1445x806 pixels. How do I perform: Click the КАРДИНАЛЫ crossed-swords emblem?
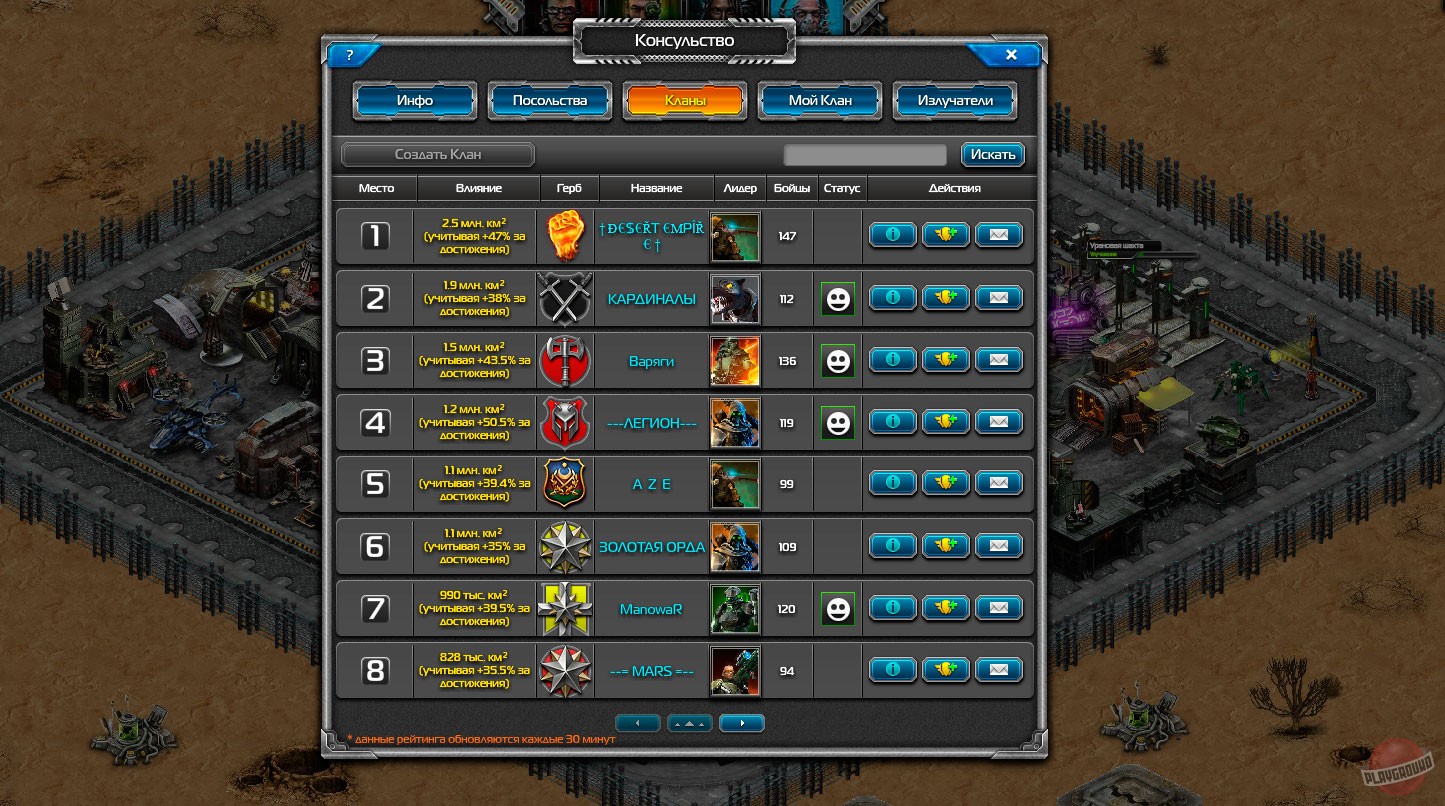pos(565,297)
